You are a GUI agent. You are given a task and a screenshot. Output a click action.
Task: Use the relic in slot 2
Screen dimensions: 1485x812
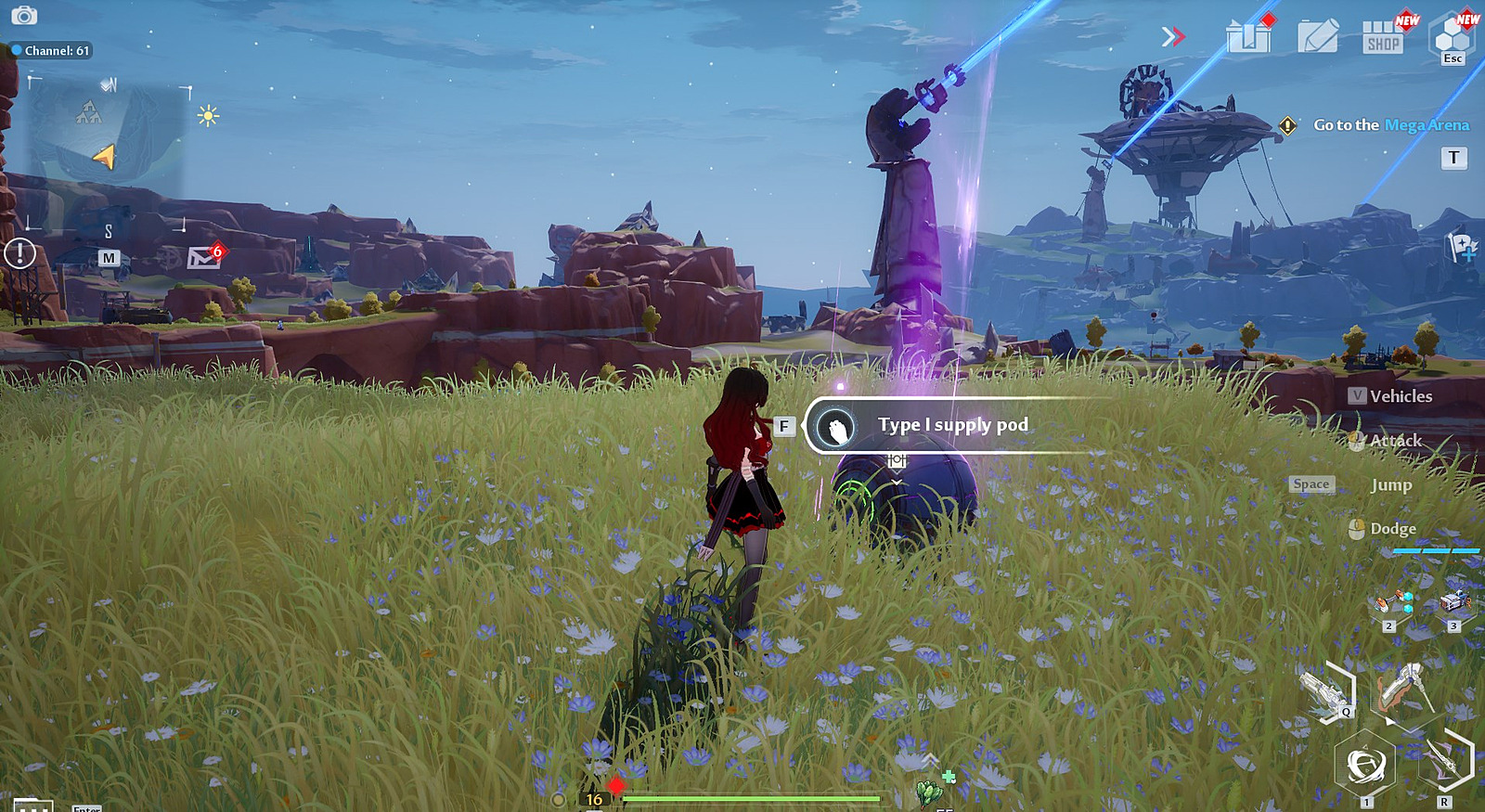[x=1393, y=604]
